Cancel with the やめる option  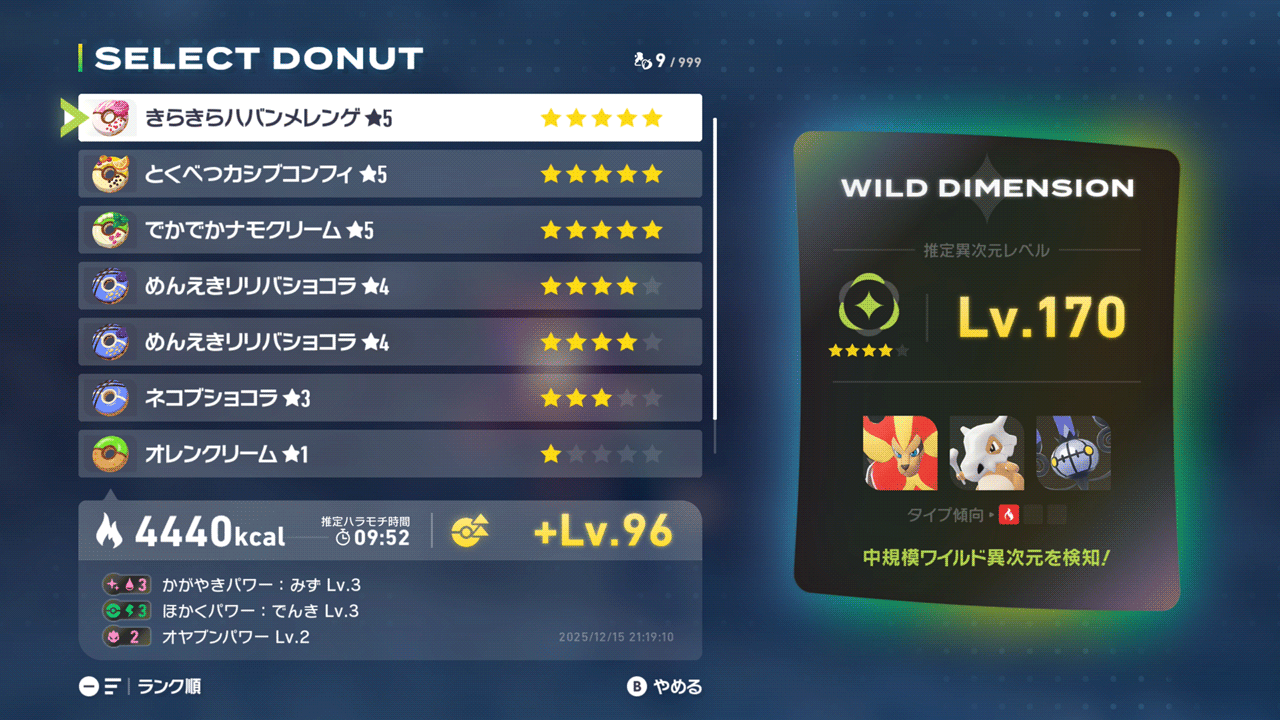tap(676, 687)
